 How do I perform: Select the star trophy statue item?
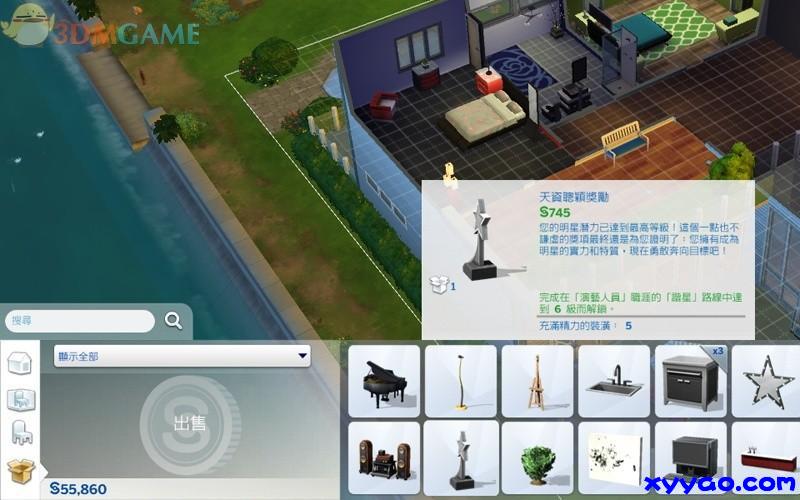tap(460, 459)
